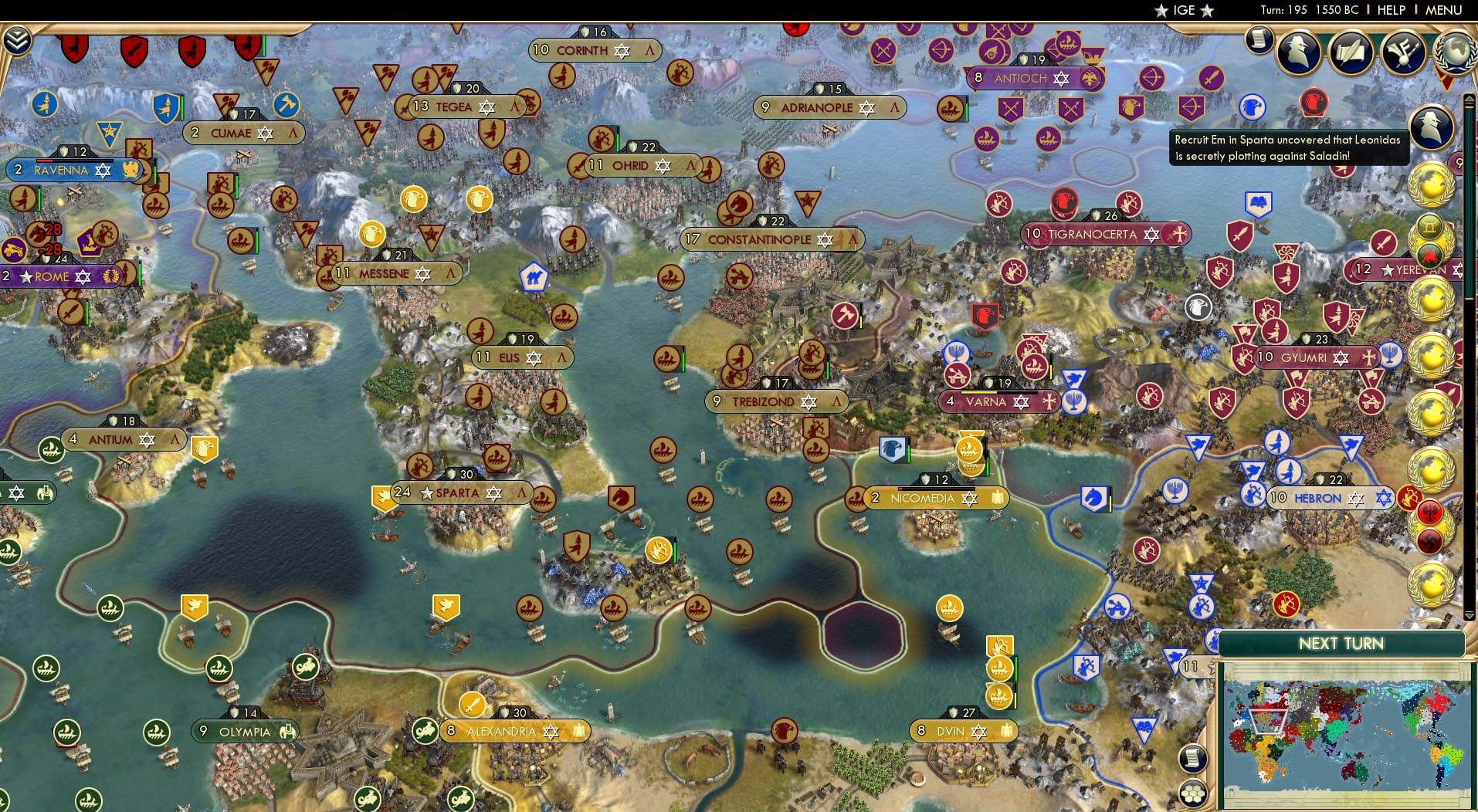This screenshot has width=1478, height=812.
Task: Toggle strategic view with the hexagon icon
Action: 1192,793
